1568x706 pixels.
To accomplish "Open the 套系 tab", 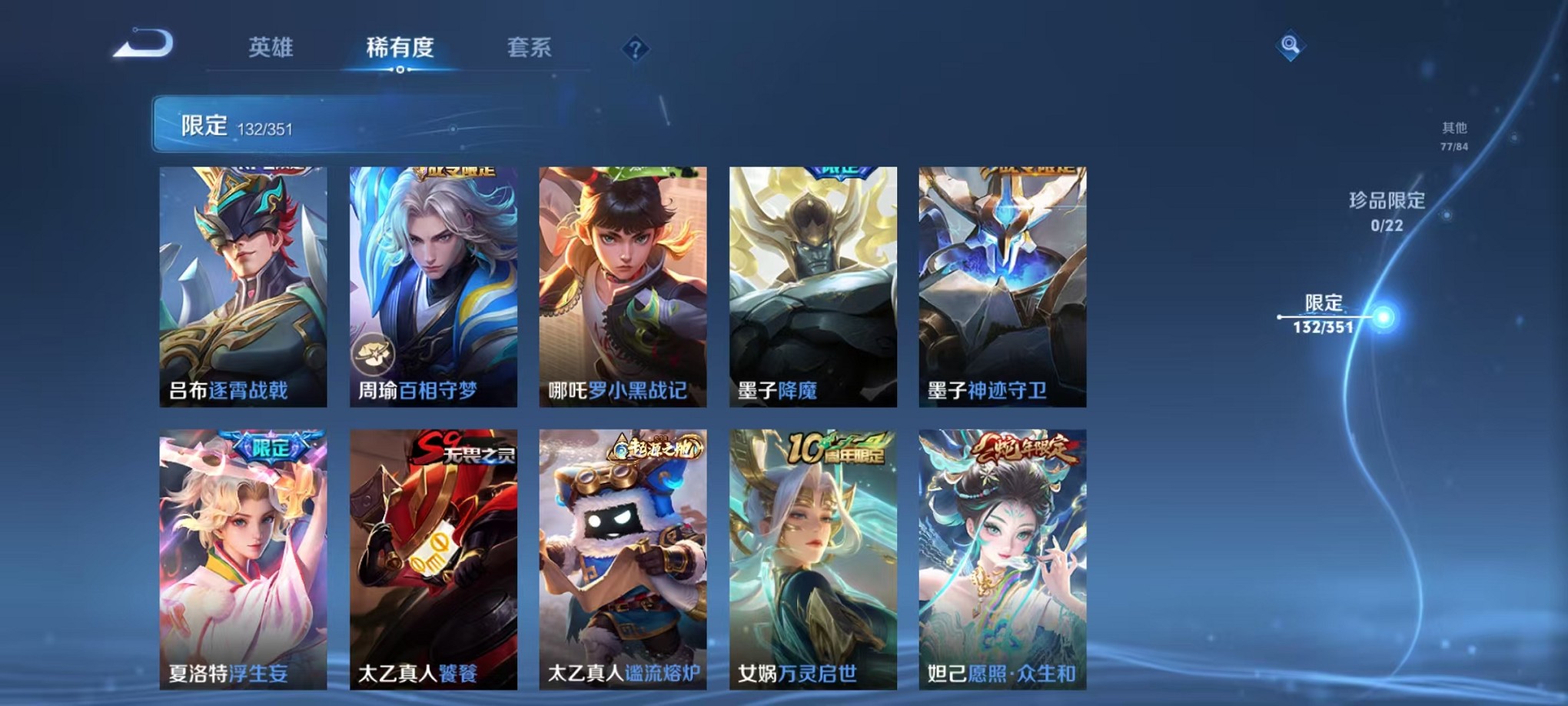I will pyautogui.click(x=531, y=48).
